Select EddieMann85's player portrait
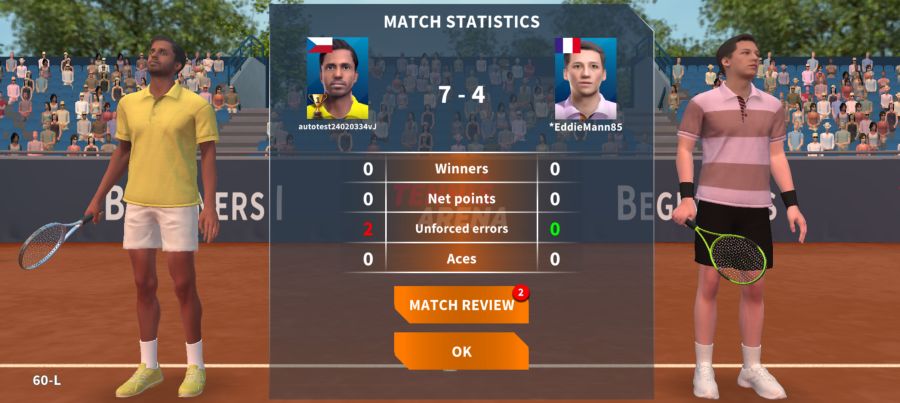The image size is (900, 403). 585,79
